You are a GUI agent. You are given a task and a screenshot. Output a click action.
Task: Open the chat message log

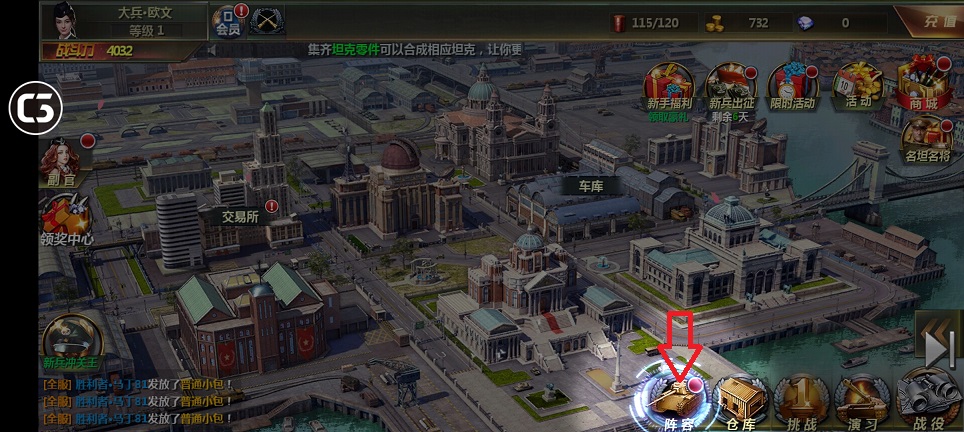tap(140, 395)
